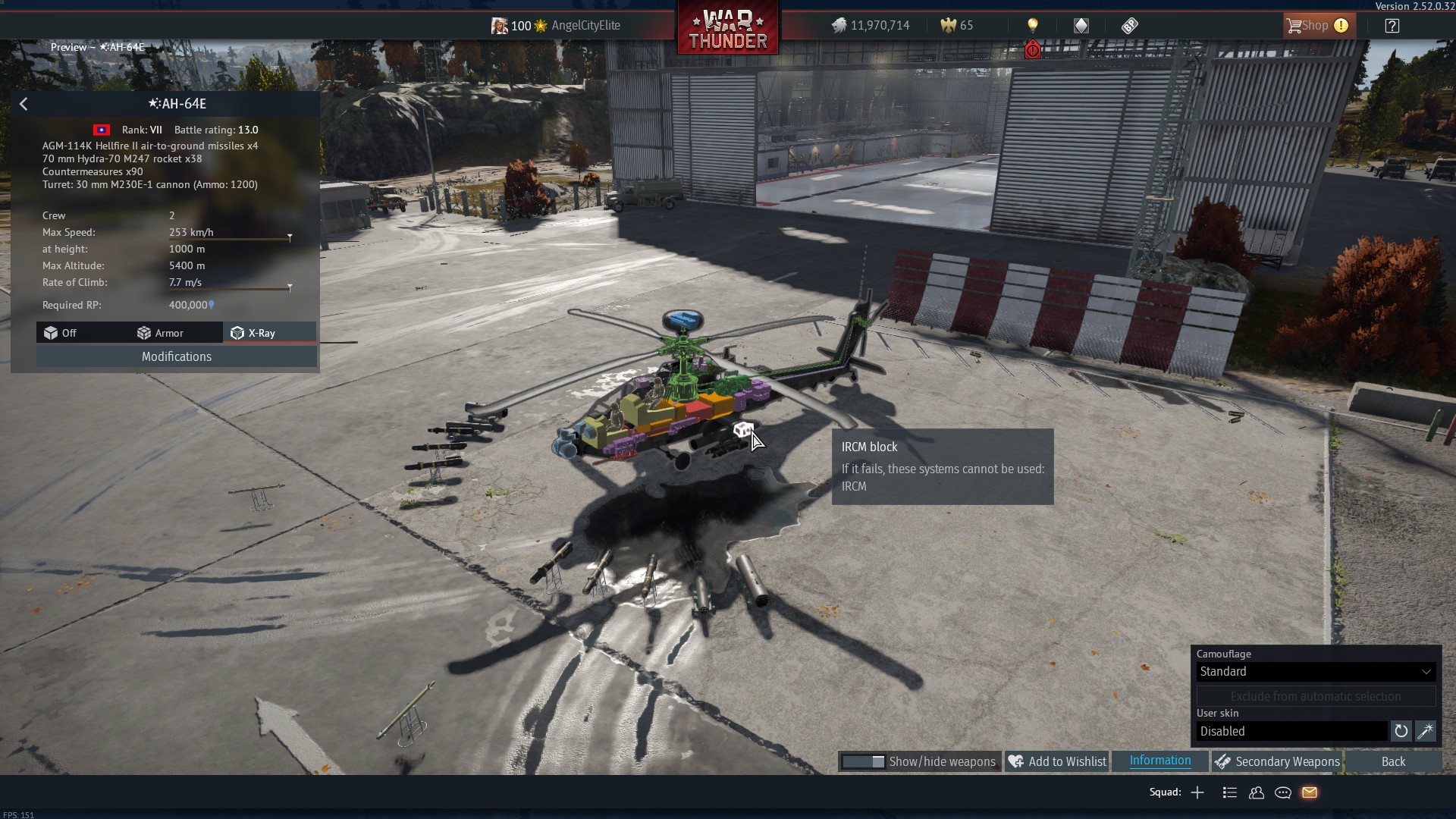Open the mail envelope icon
The width and height of the screenshot is (1456, 819).
pyautogui.click(x=1310, y=793)
